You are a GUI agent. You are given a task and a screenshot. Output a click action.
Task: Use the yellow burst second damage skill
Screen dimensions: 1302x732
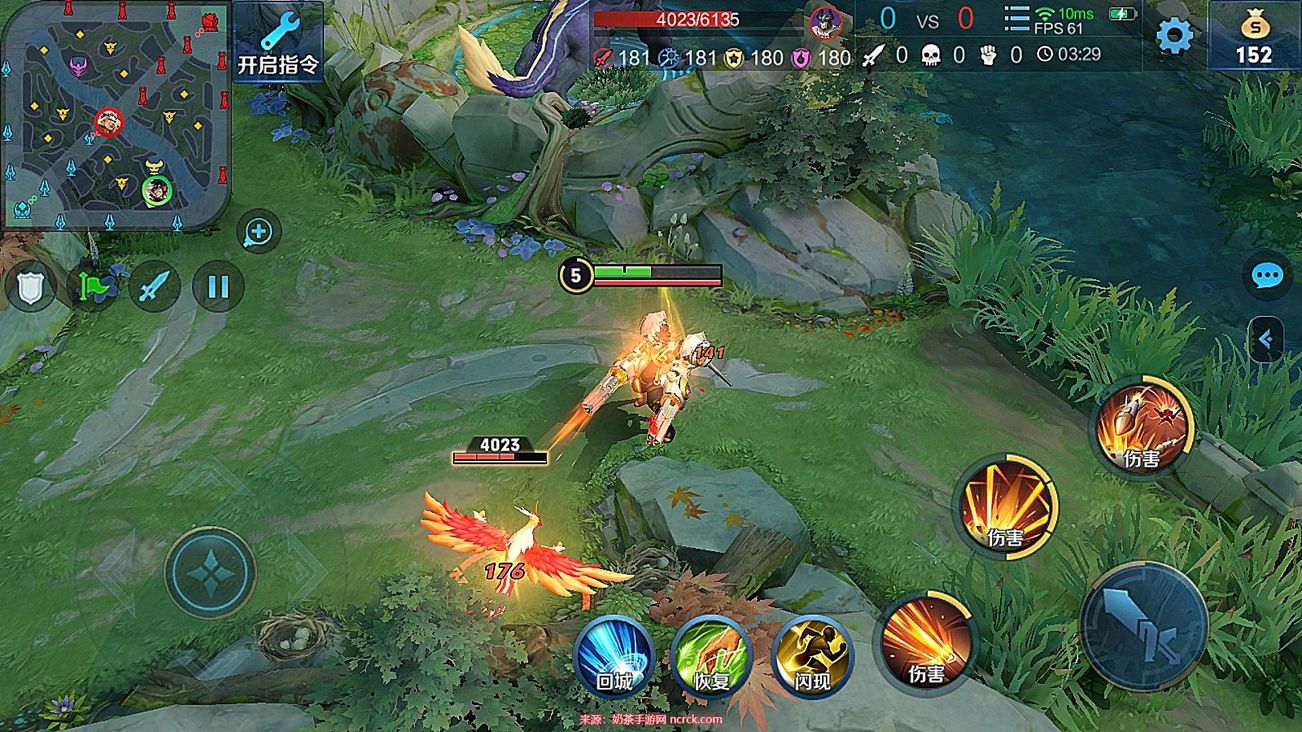[1006, 506]
